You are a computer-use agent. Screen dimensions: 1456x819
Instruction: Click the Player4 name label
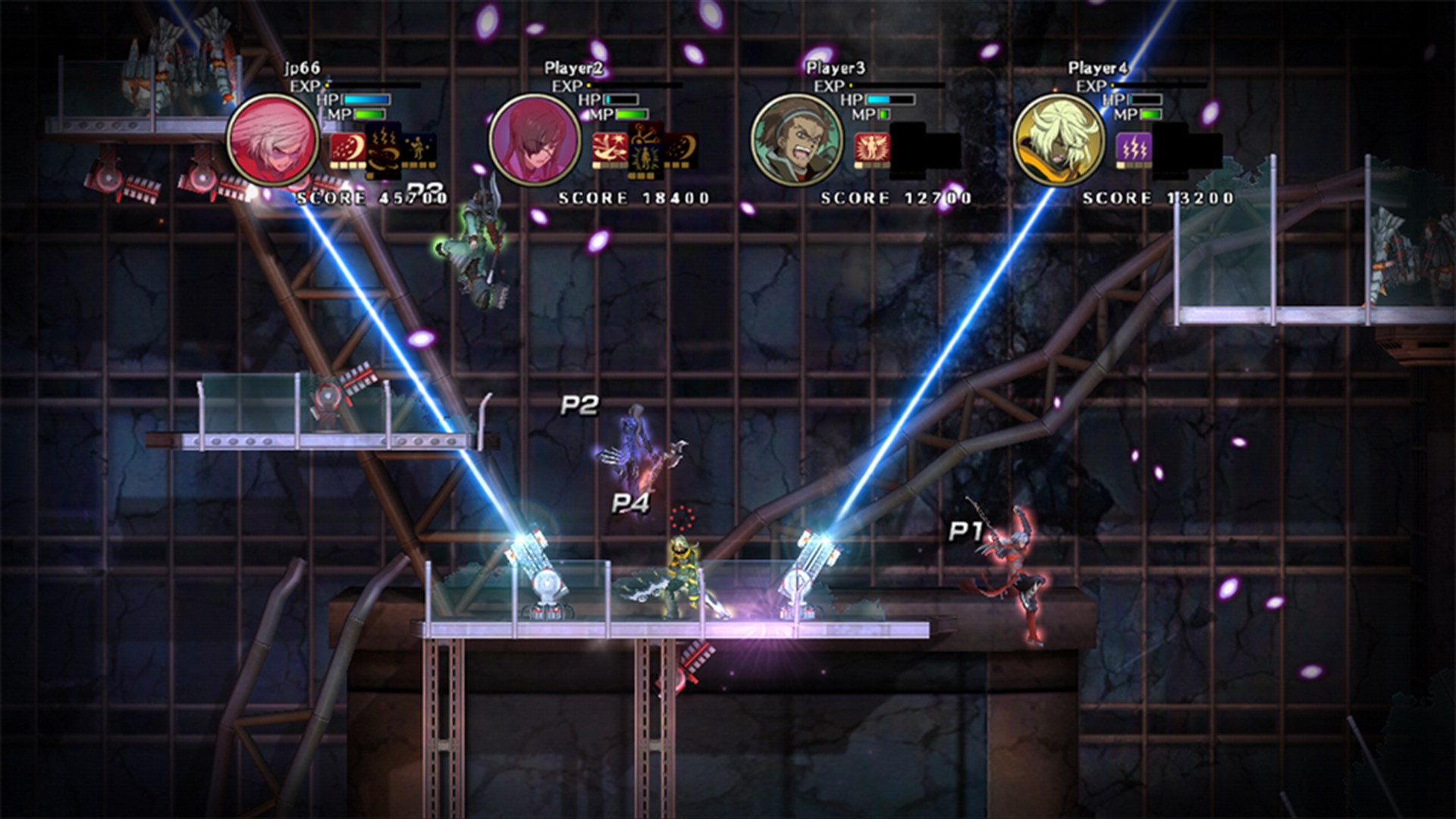[1098, 67]
